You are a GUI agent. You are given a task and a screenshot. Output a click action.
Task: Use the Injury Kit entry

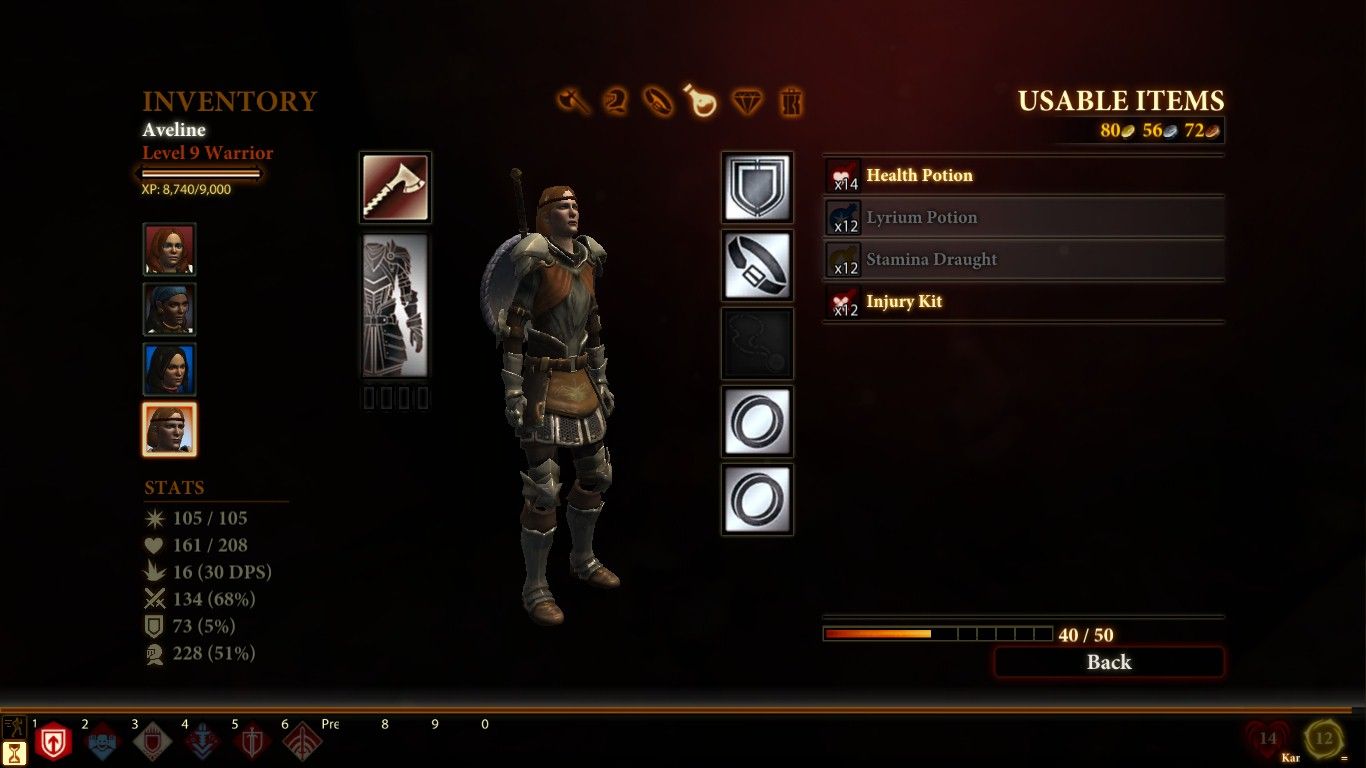(1023, 302)
